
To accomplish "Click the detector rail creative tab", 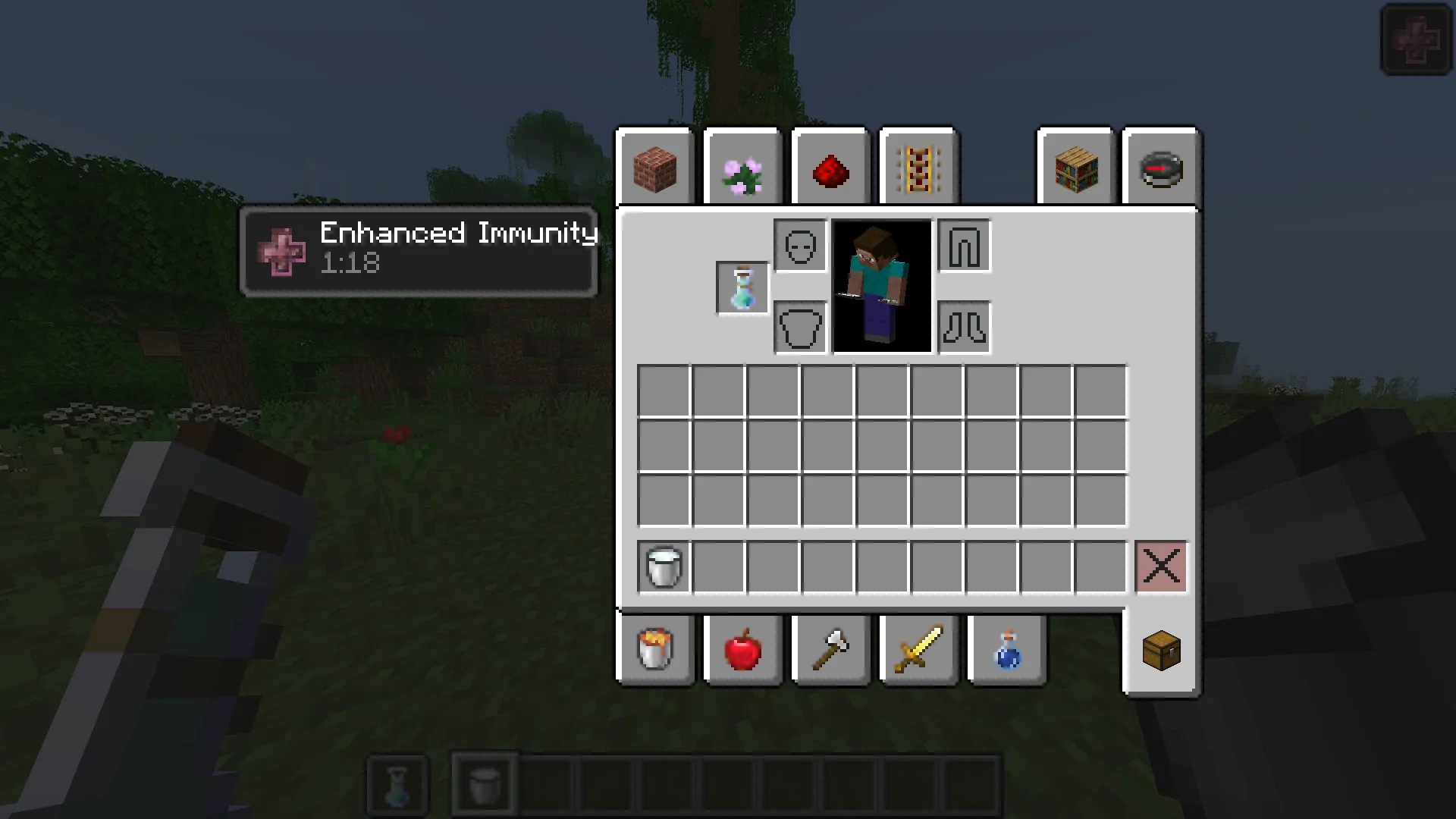I will tap(918, 168).
